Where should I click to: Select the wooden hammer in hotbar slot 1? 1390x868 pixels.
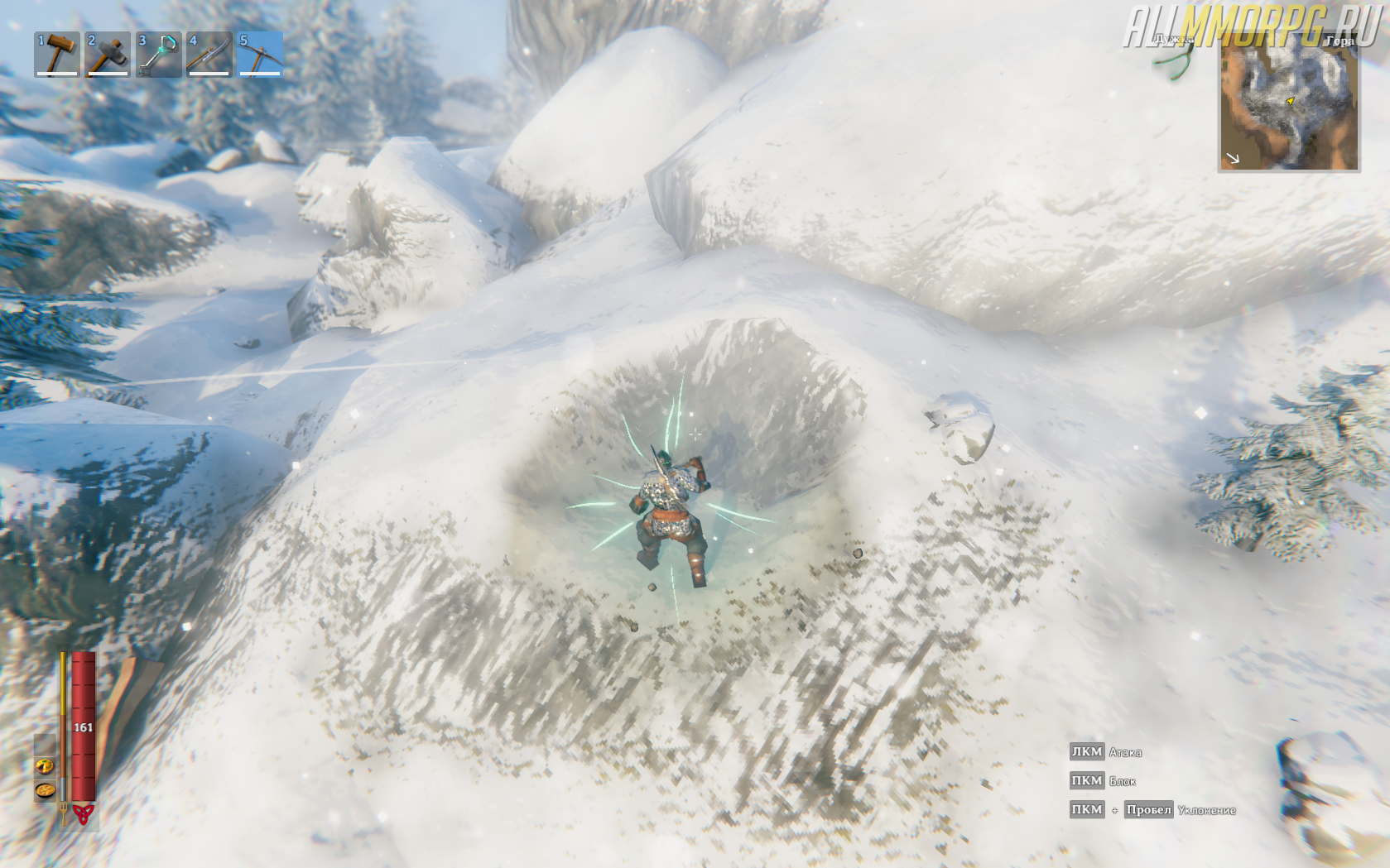point(57,55)
